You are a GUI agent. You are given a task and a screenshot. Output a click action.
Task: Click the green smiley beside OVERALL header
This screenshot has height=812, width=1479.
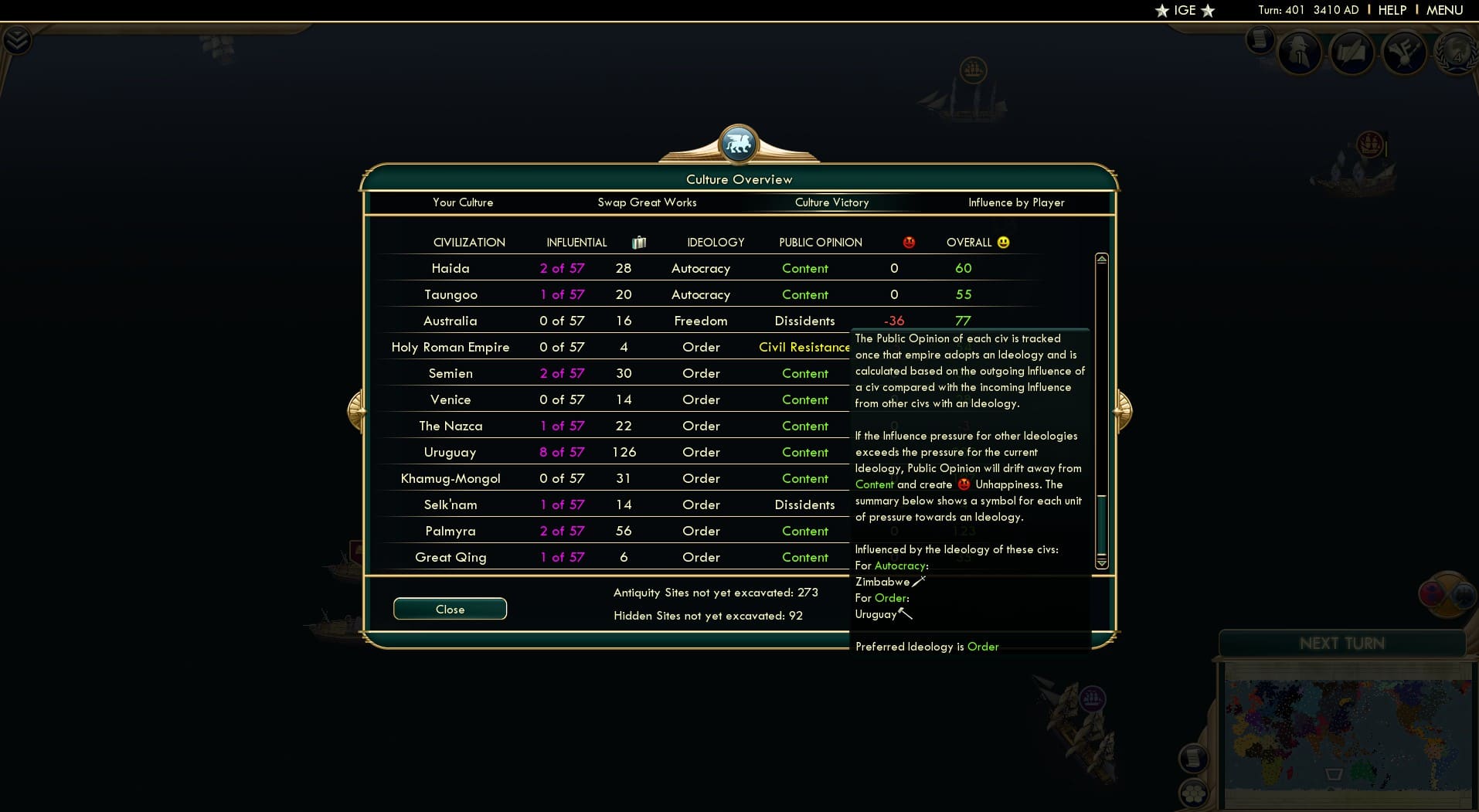pyautogui.click(x=1002, y=241)
